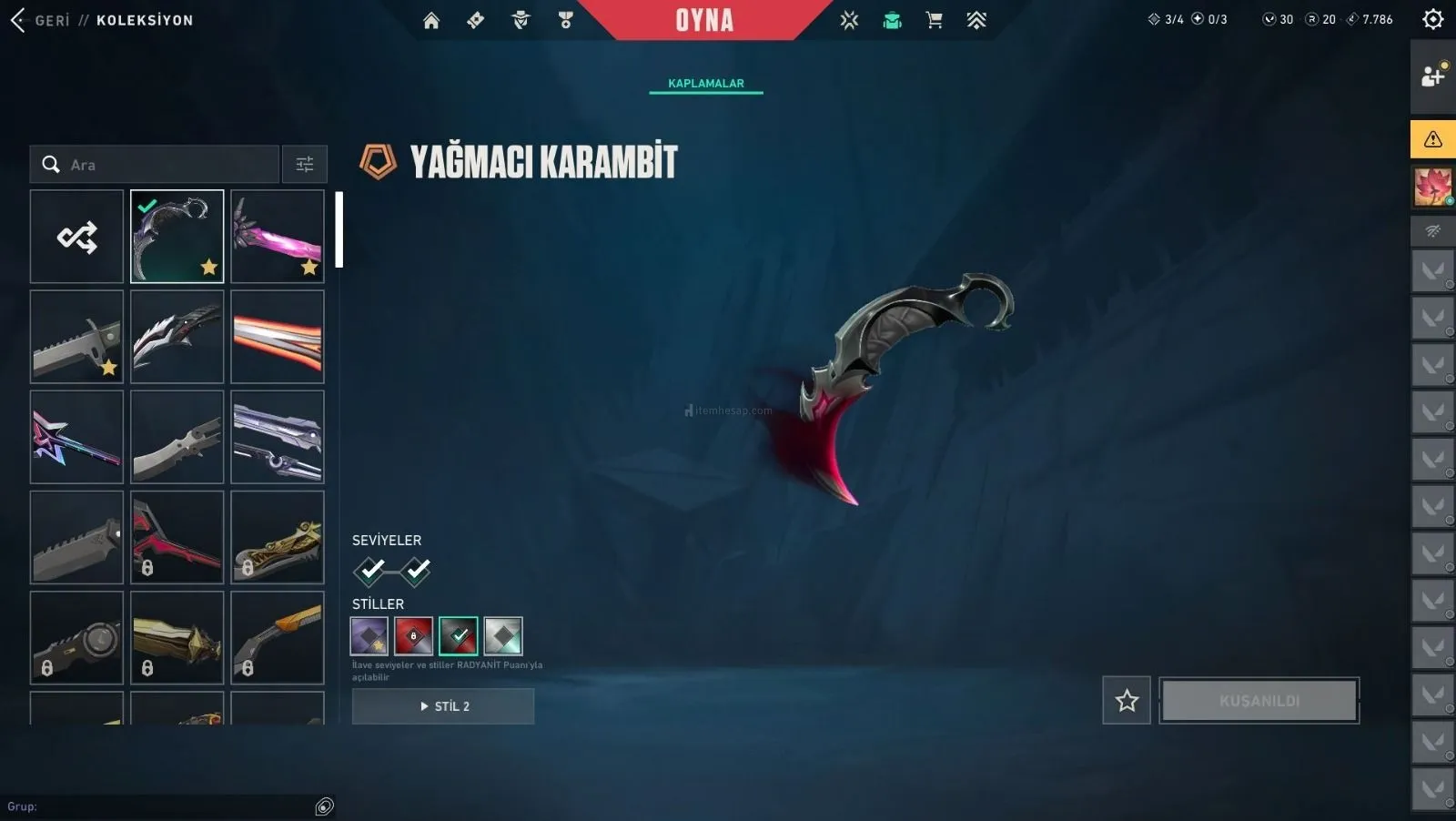This screenshot has height=821, width=1456.
Task: Mark skin as favorite with star button
Action: point(1127,700)
